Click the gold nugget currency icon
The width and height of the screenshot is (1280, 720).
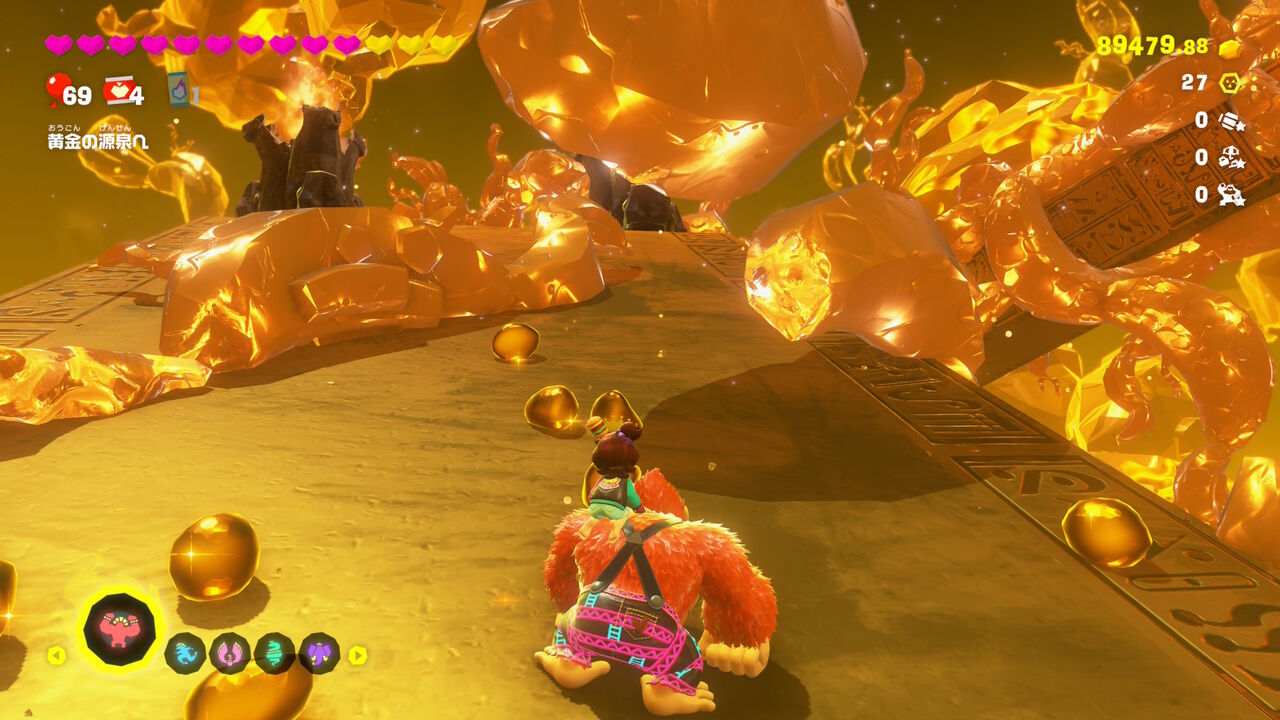click(x=1229, y=48)
